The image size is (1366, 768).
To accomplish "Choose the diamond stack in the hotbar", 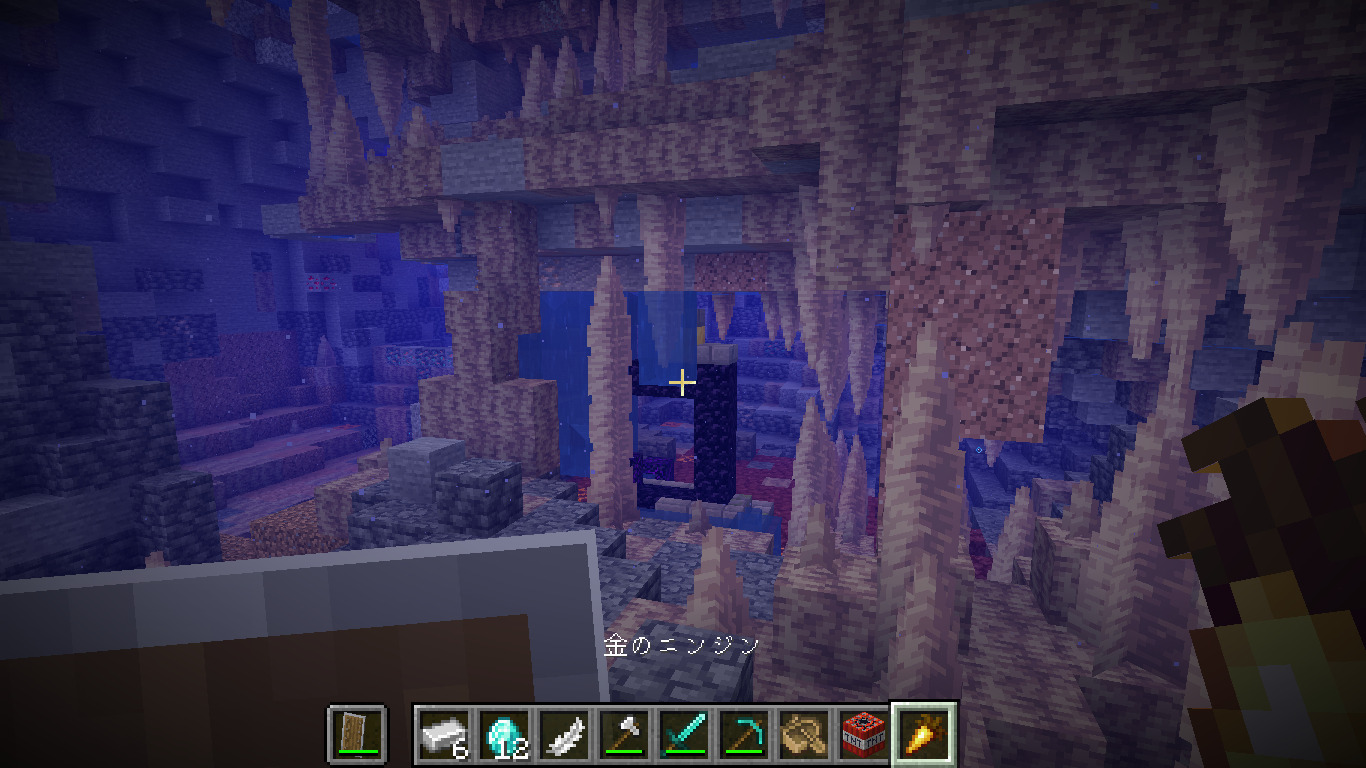I will click(x=504, y=734).
